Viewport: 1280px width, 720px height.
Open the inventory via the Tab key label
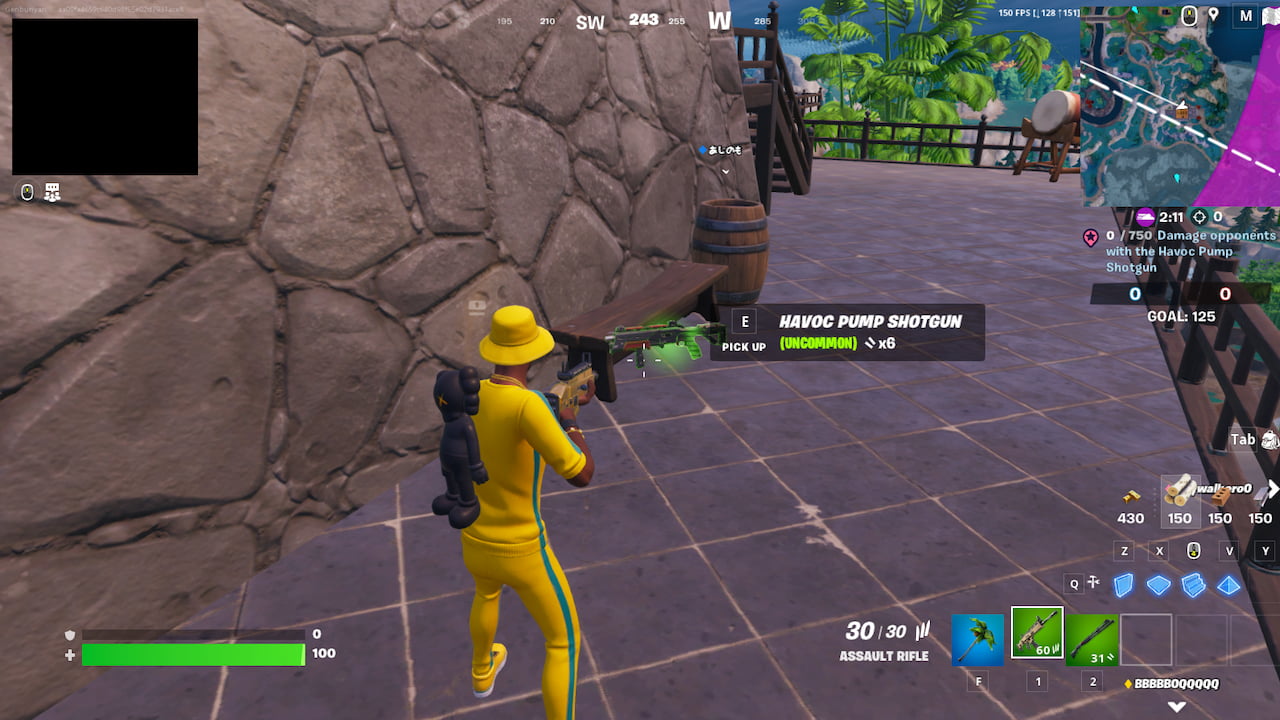[1241, 438]
